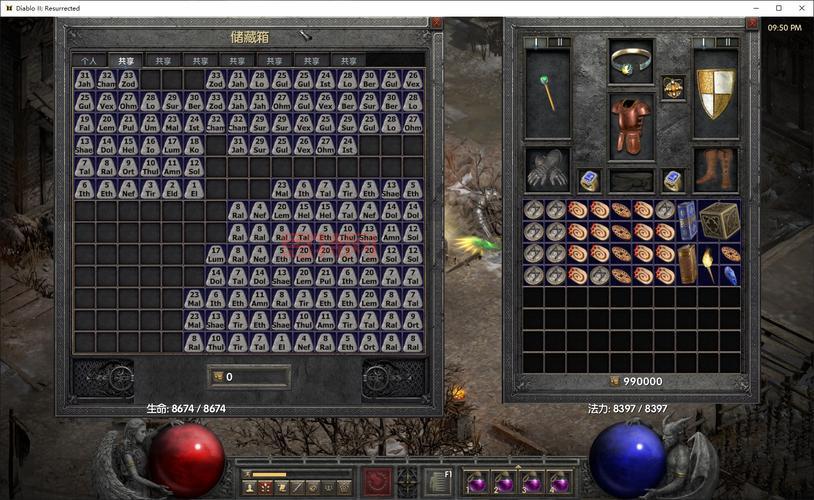This screenshot has width=814, height=500.
Task: Click the inventory gold button showing 990000
Action: click(x=615, y=381)
